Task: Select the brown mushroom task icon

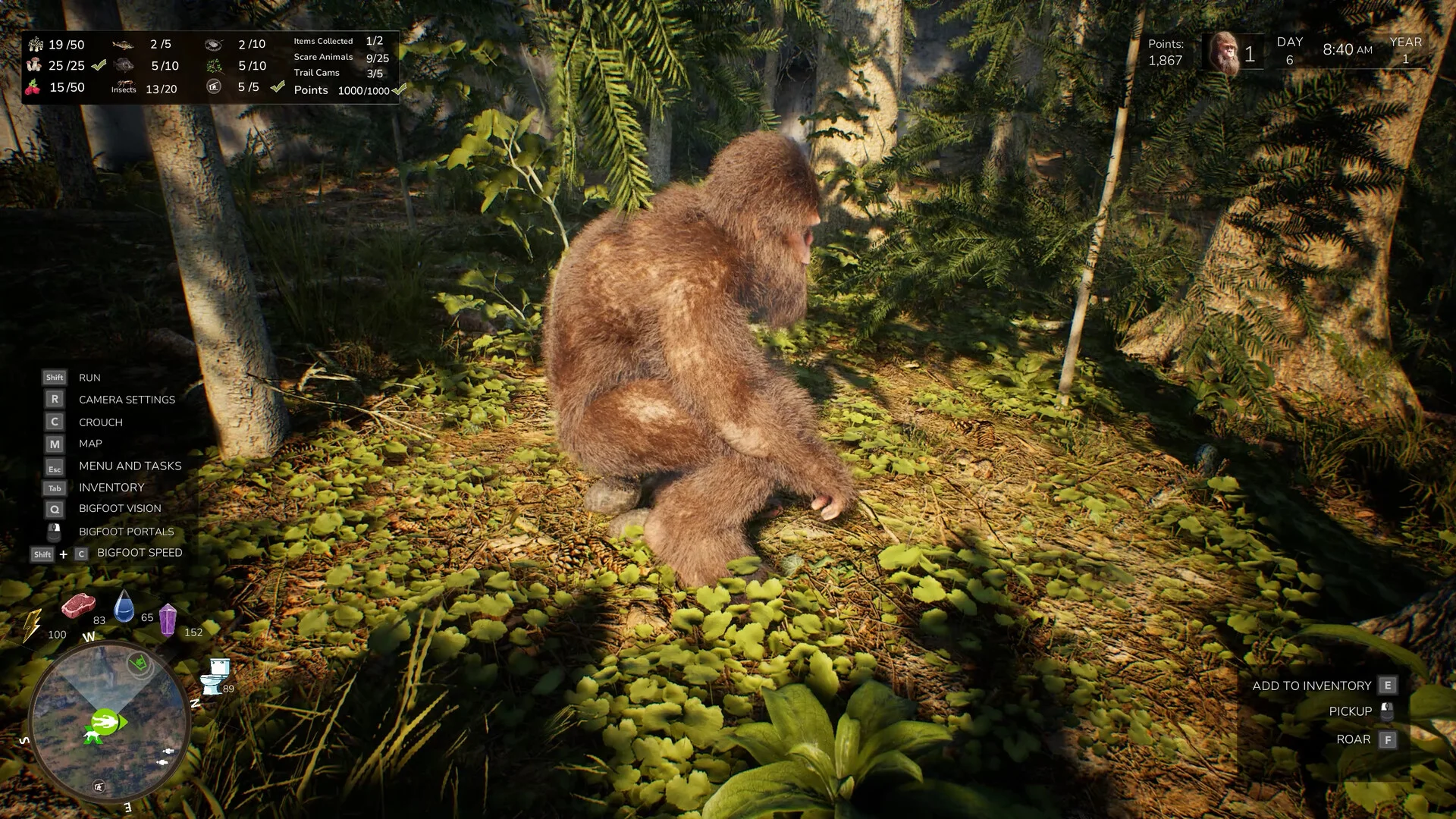Action: click(33, 65)
